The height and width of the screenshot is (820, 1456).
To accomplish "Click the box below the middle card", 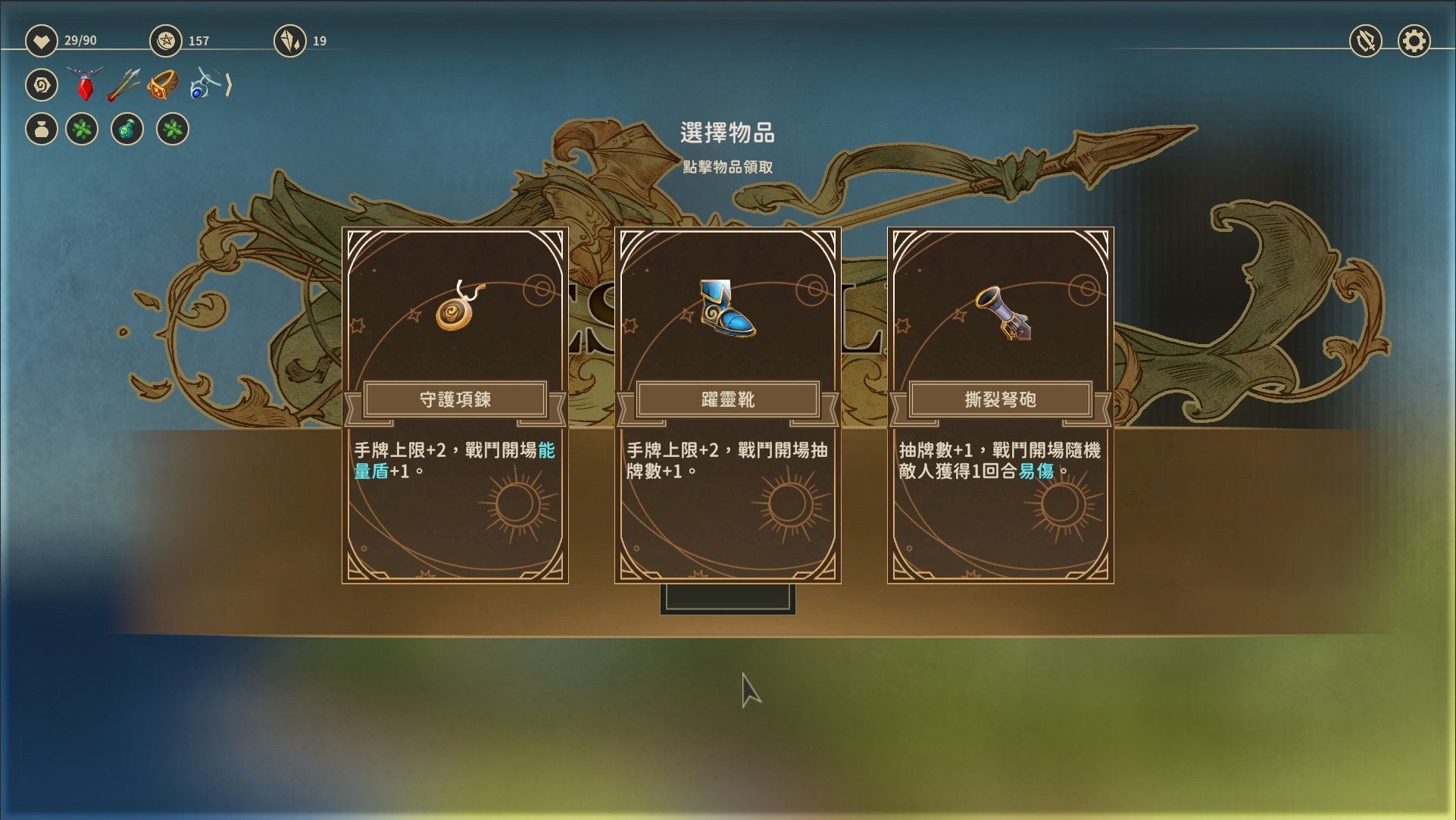I will tap(726, 599).
